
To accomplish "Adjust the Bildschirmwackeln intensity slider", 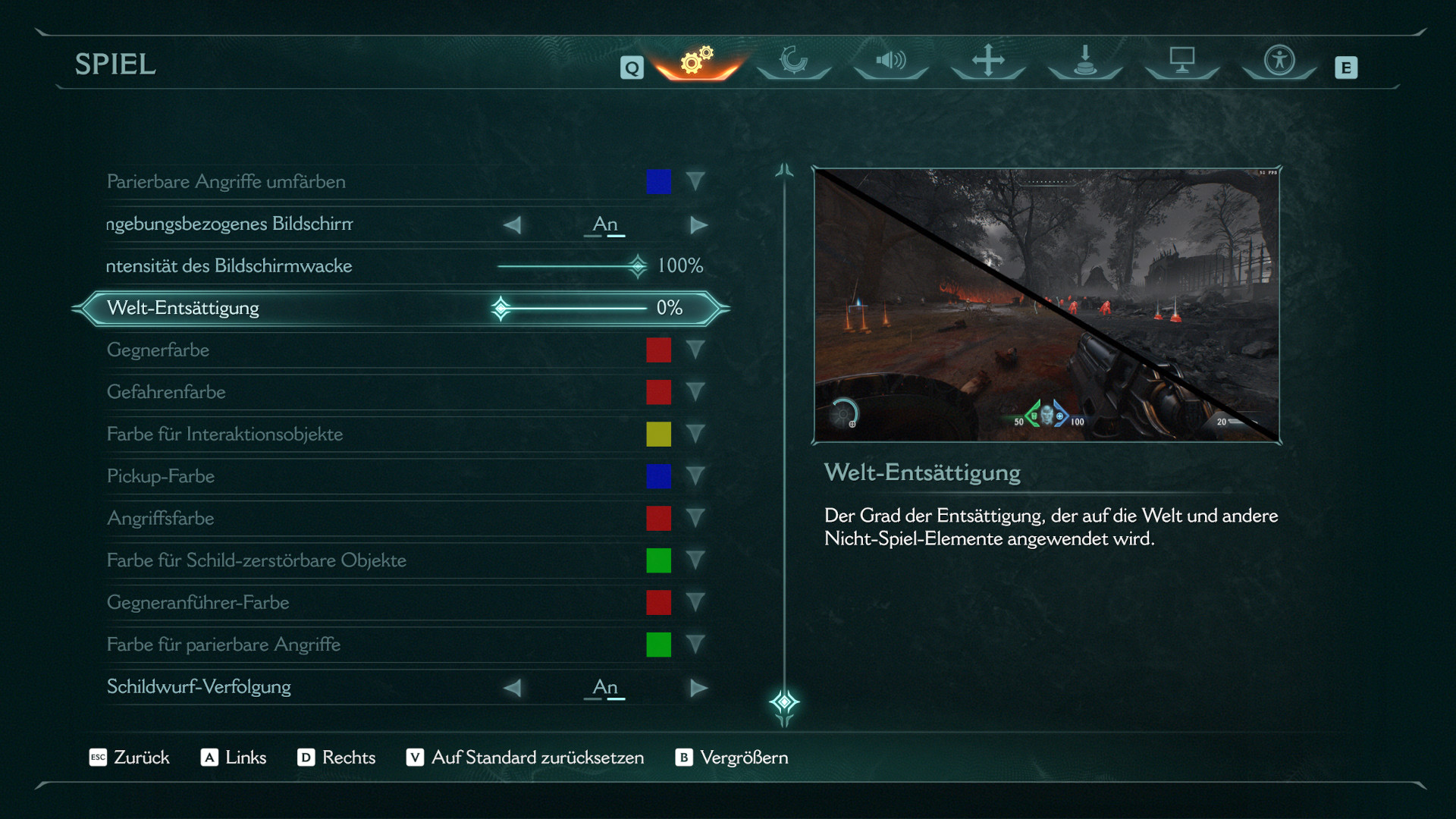I will 637,266.
